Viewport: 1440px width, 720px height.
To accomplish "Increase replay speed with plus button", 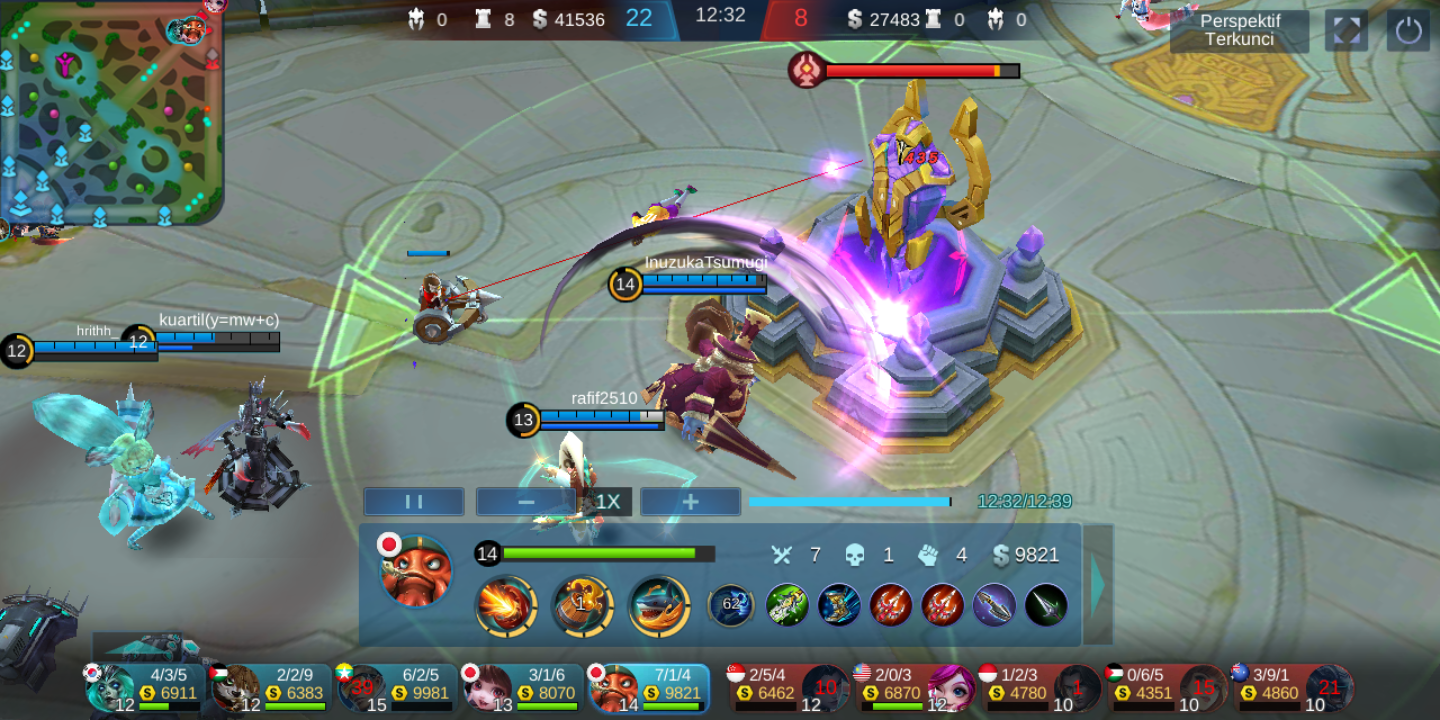I will click(690, 501).
